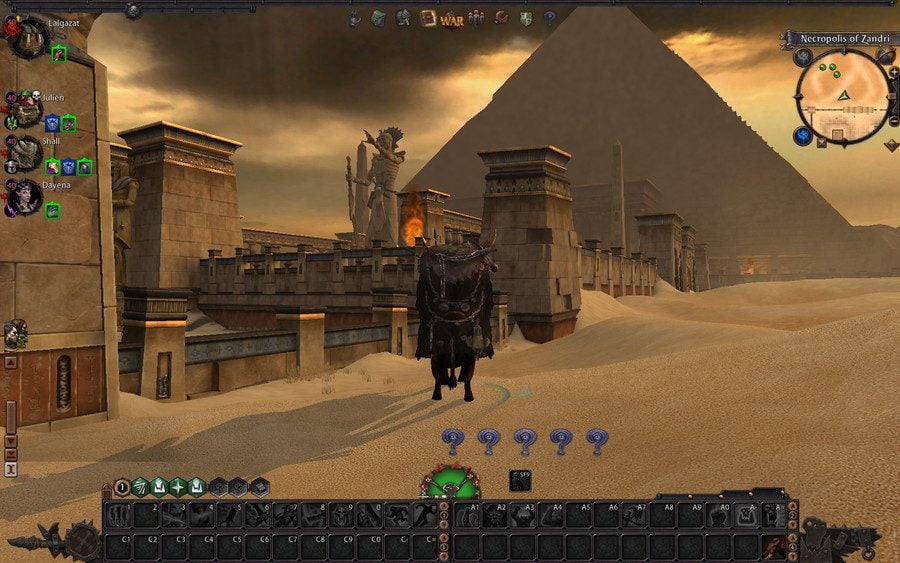900x563 pixels.
Task: Select party member Julien's portrait
Action: click(27, 109)
